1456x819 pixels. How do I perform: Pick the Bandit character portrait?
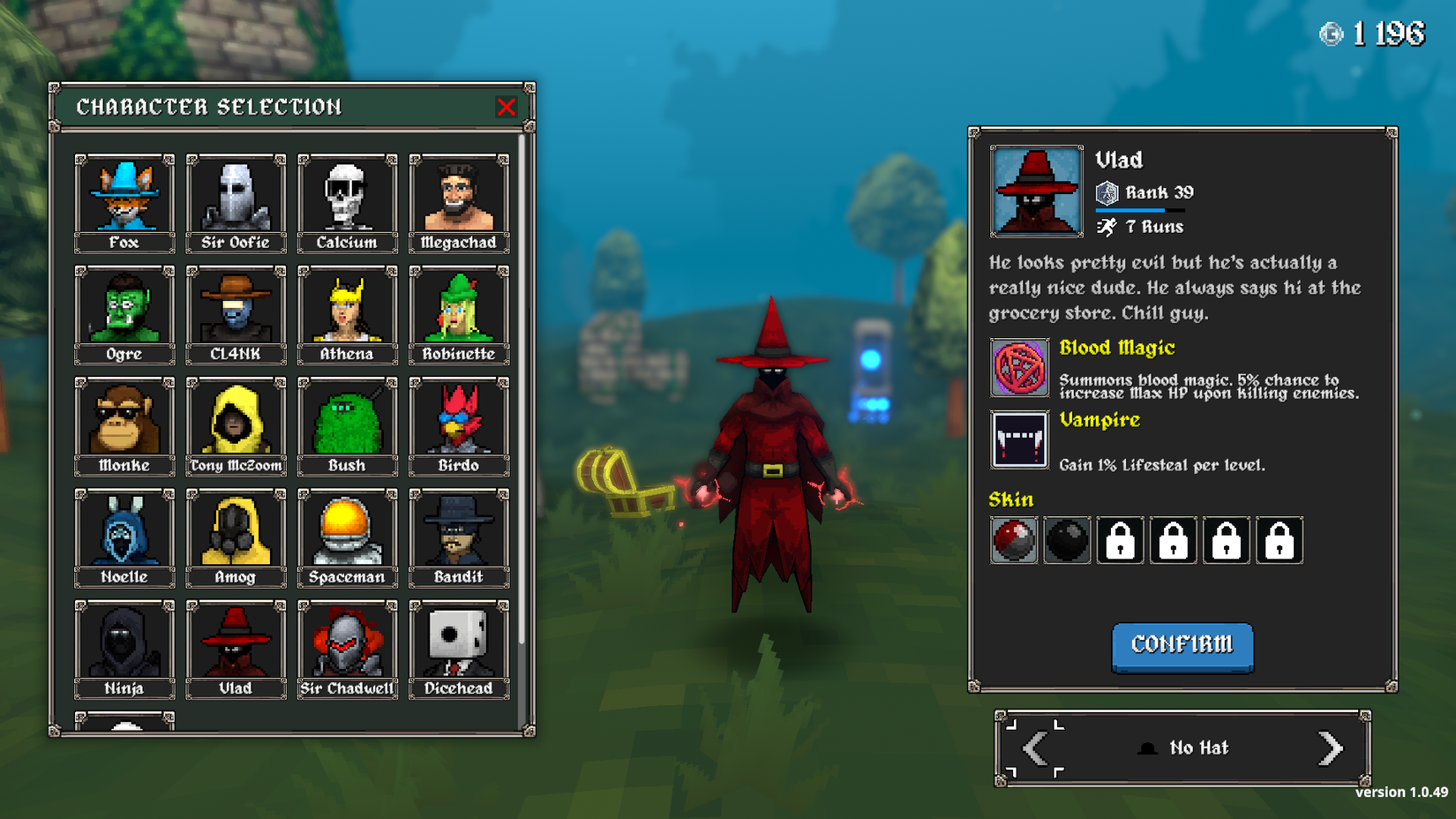[x=459, y=529]
